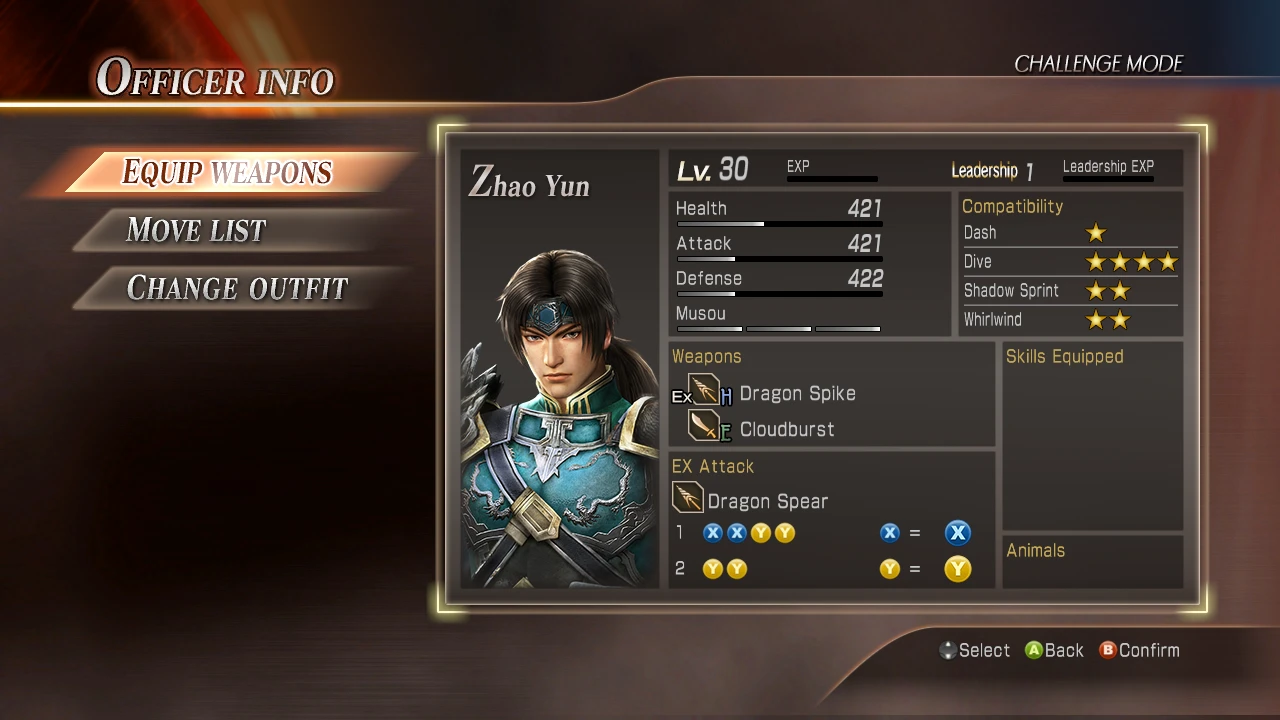
Task: Click the Confirm label at the bottom
Action: [x=1151, y=650]
